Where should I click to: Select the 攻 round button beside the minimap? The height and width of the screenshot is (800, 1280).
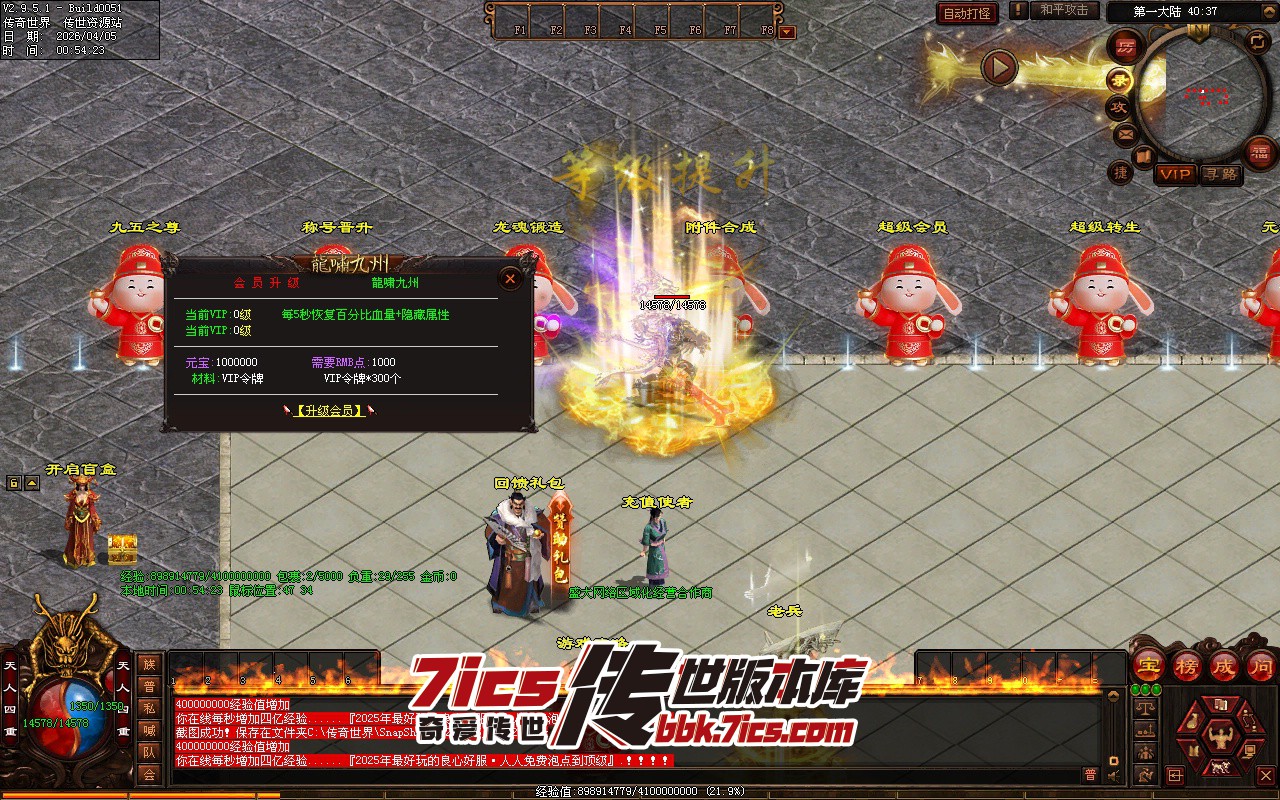point(1118,107)
